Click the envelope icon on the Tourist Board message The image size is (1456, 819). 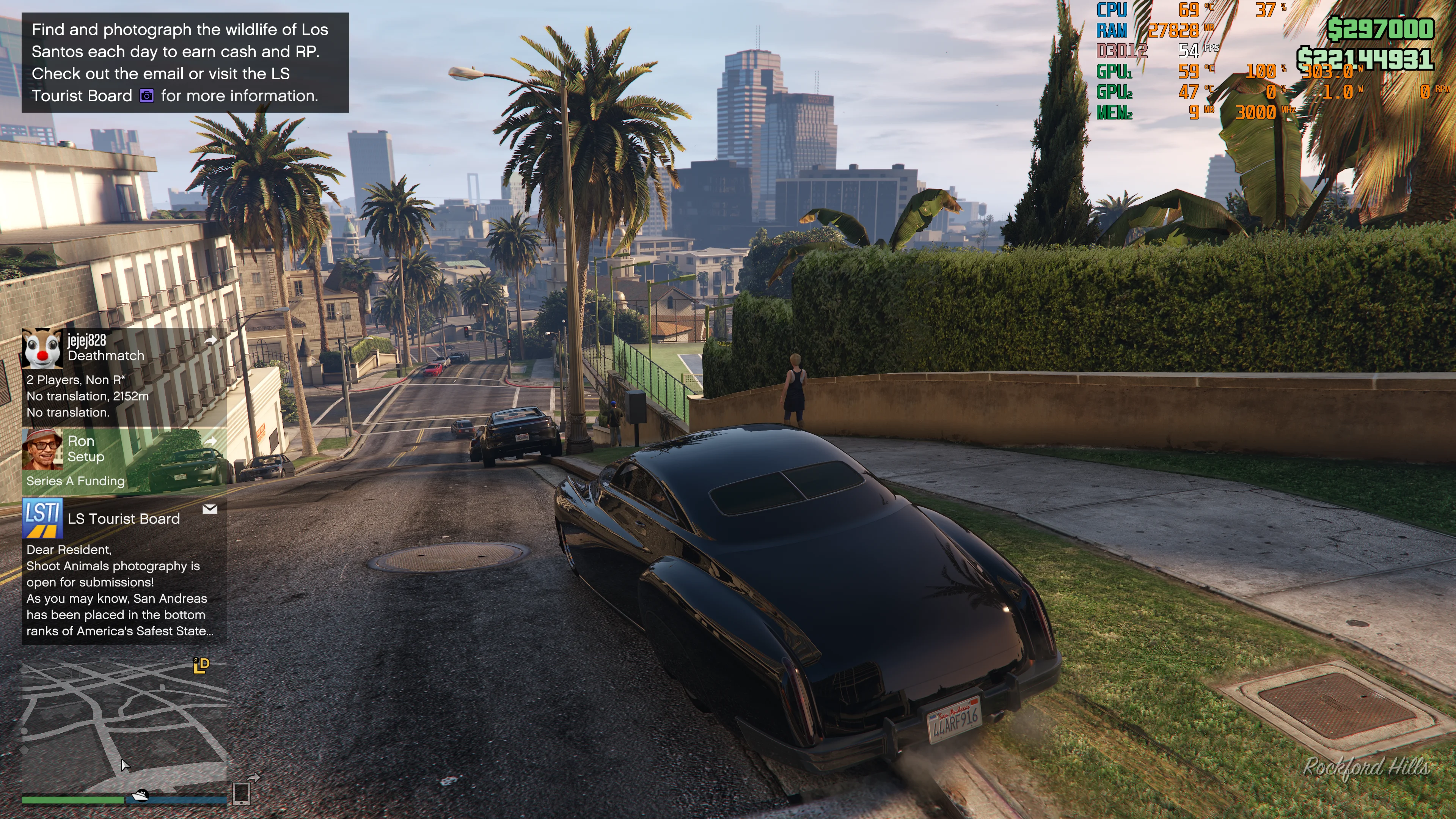tap(210, 509)
